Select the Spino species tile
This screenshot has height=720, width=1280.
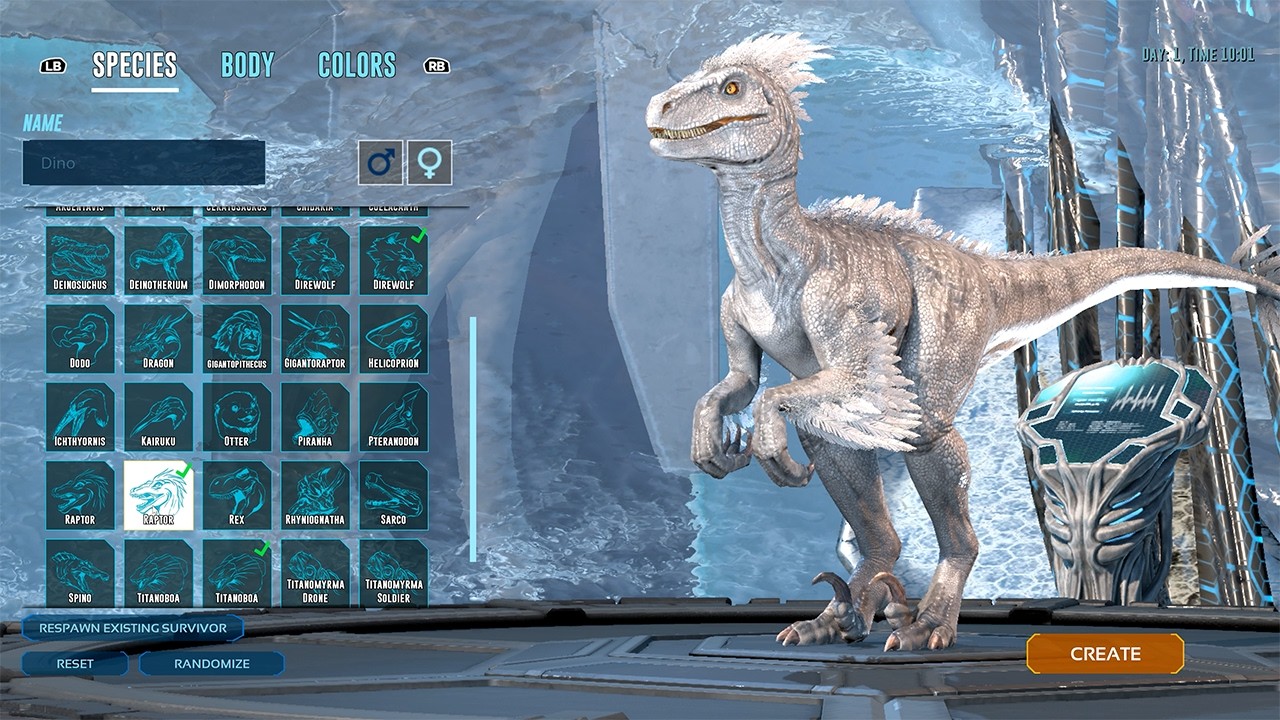pos(80,573)
